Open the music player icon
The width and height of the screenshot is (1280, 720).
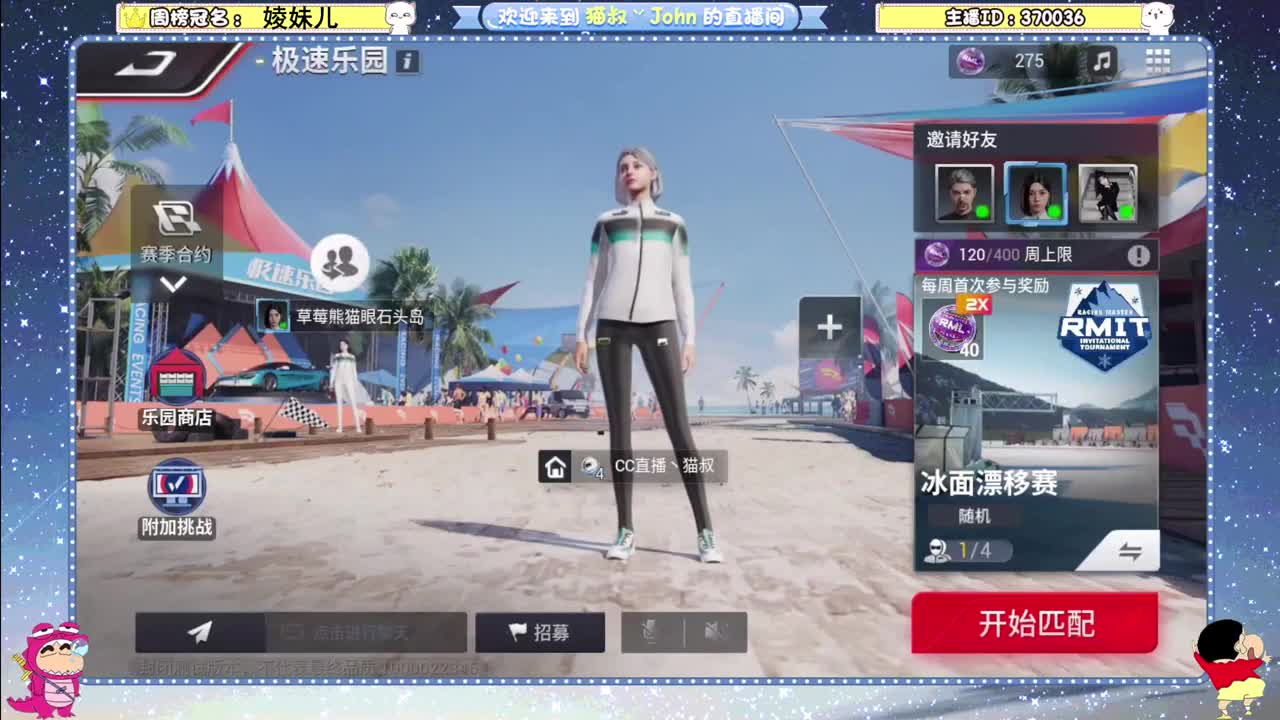click(1102, 63)
